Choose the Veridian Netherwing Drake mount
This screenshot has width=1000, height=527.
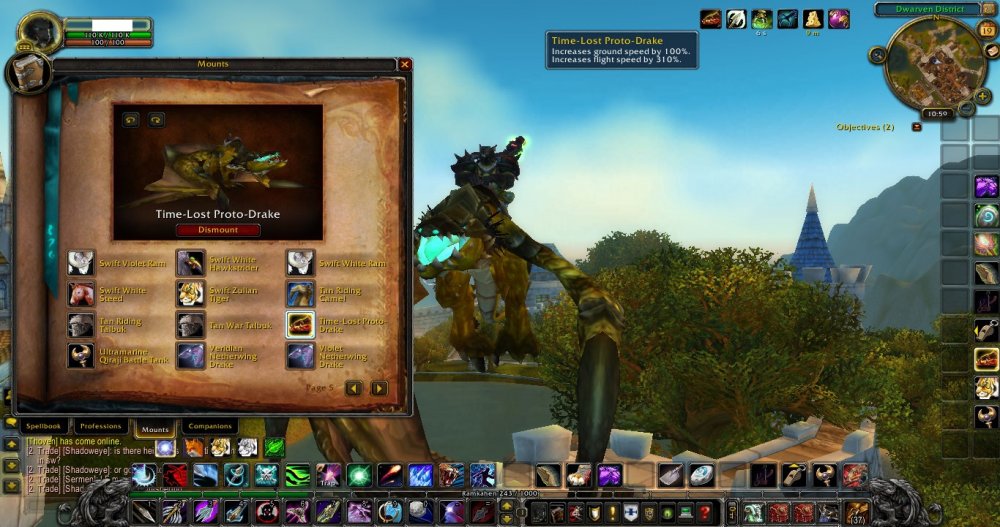point(190,356)
